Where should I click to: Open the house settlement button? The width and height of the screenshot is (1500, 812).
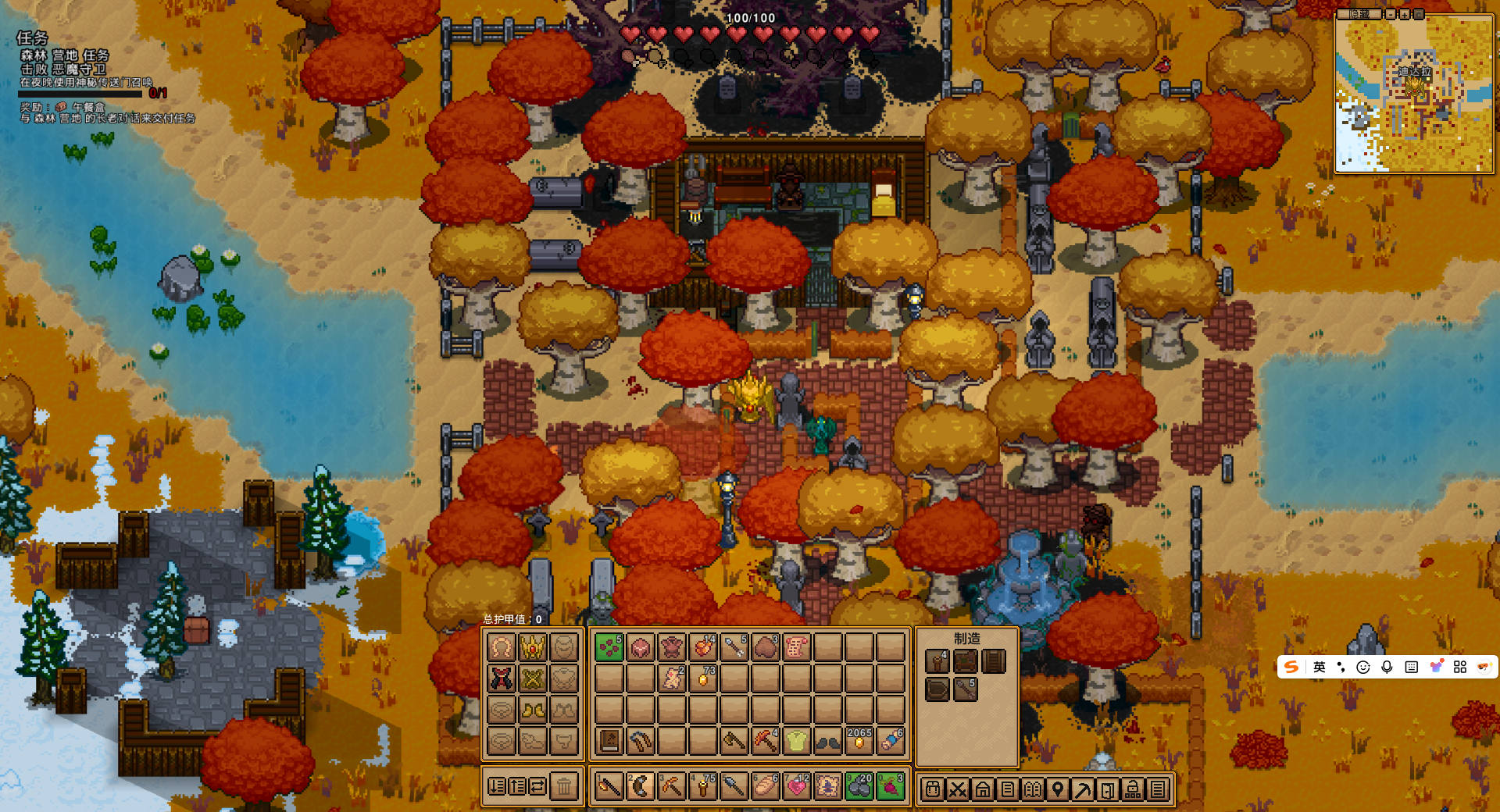pyautogui.click(x=983, y=789)
